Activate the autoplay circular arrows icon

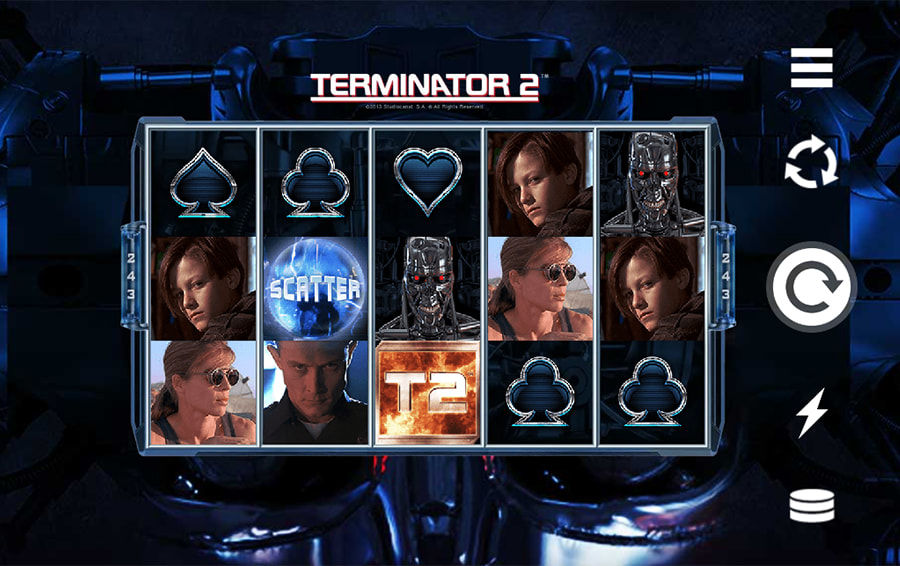(811, 163)
